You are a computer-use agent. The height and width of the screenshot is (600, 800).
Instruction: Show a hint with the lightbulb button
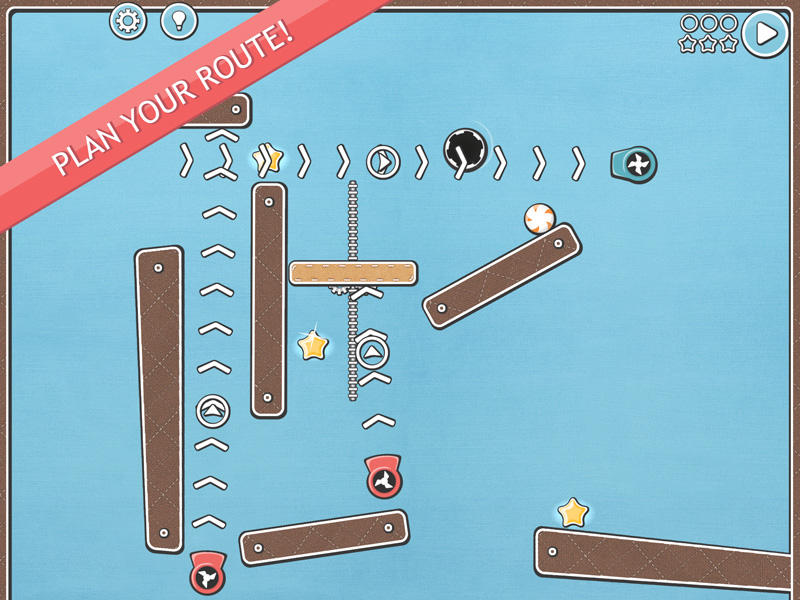[179, 21]
